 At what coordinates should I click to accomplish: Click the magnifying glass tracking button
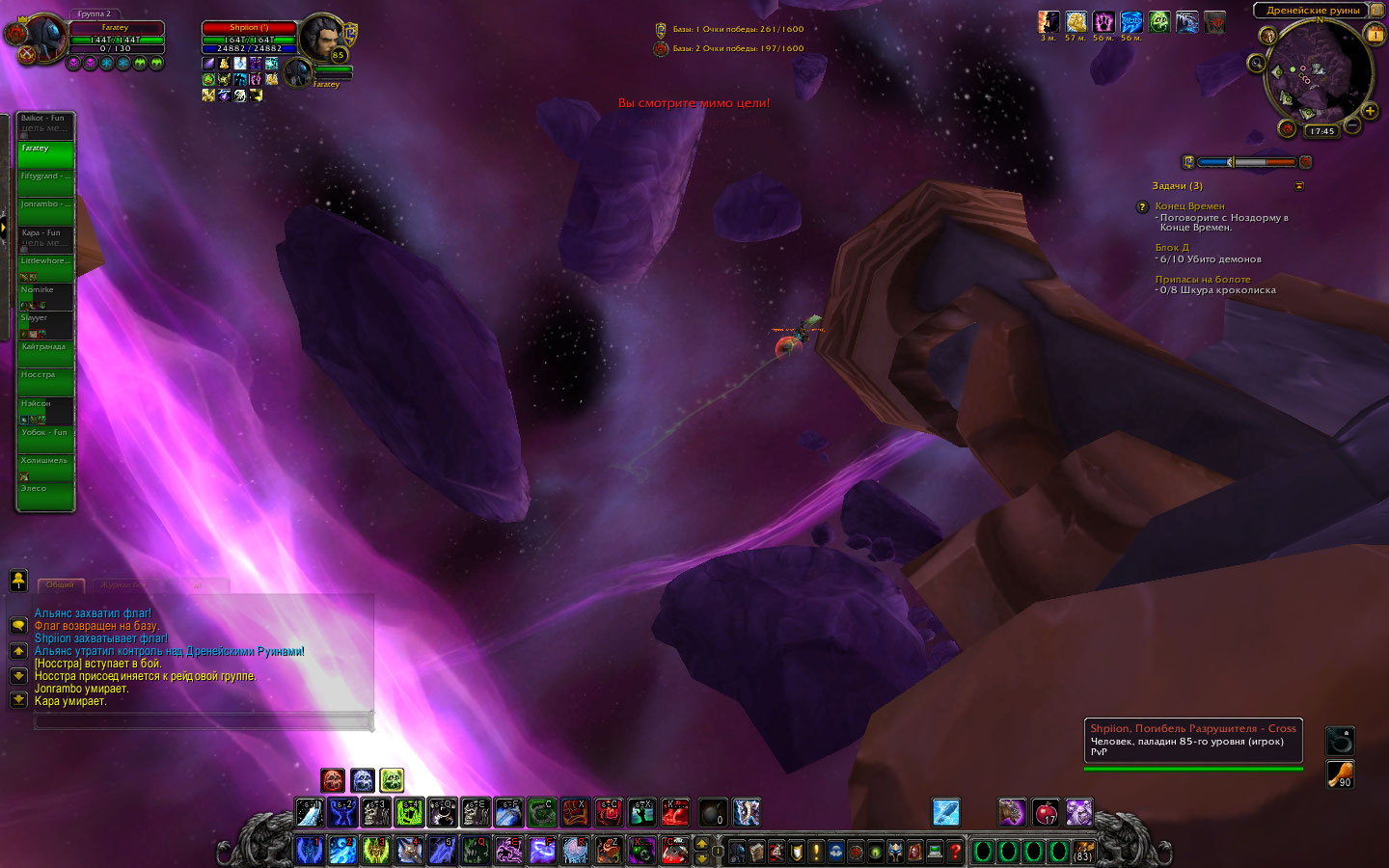[x=1256, y=64]
